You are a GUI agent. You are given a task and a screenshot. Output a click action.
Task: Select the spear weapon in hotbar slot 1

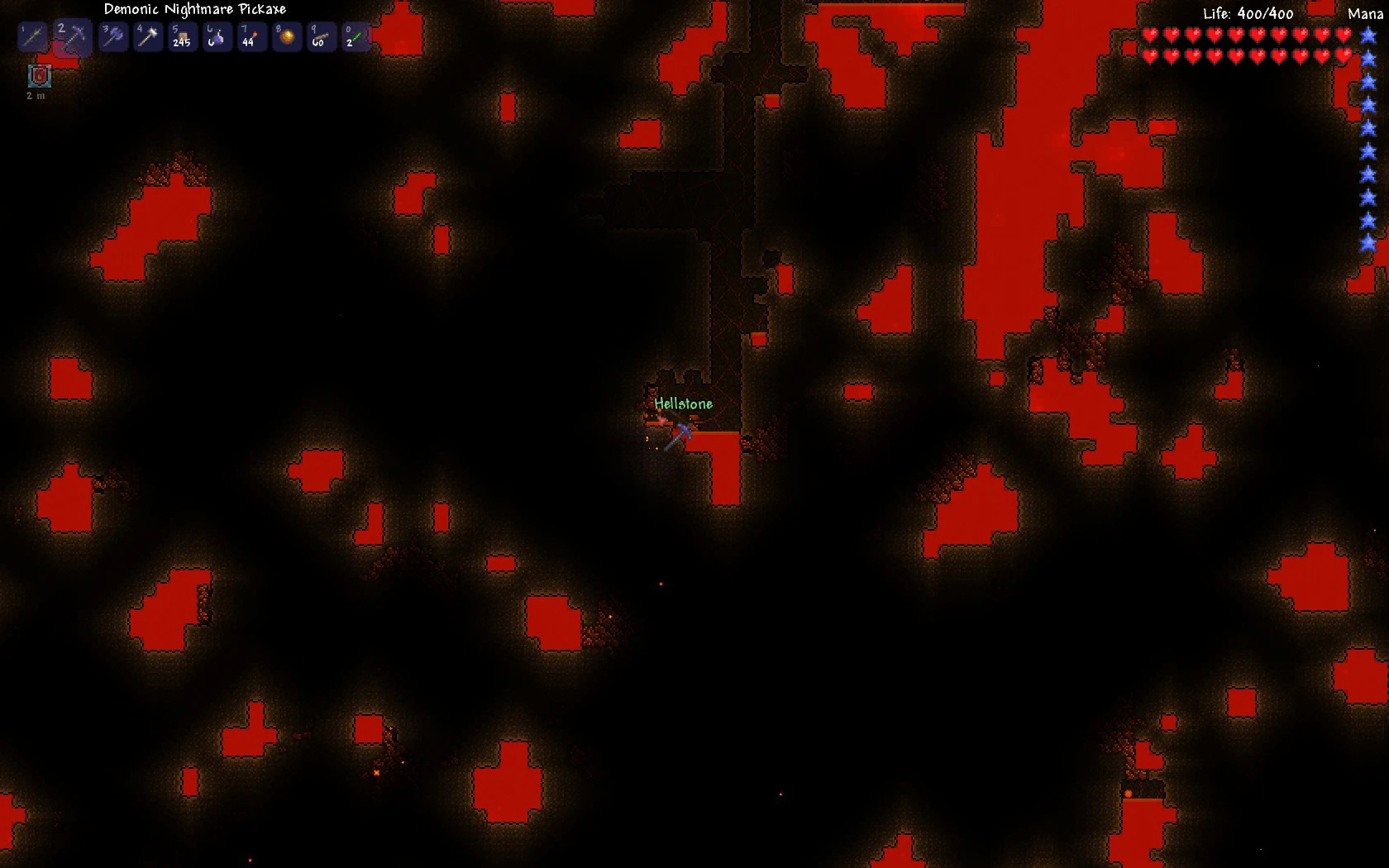click(31, 36)
